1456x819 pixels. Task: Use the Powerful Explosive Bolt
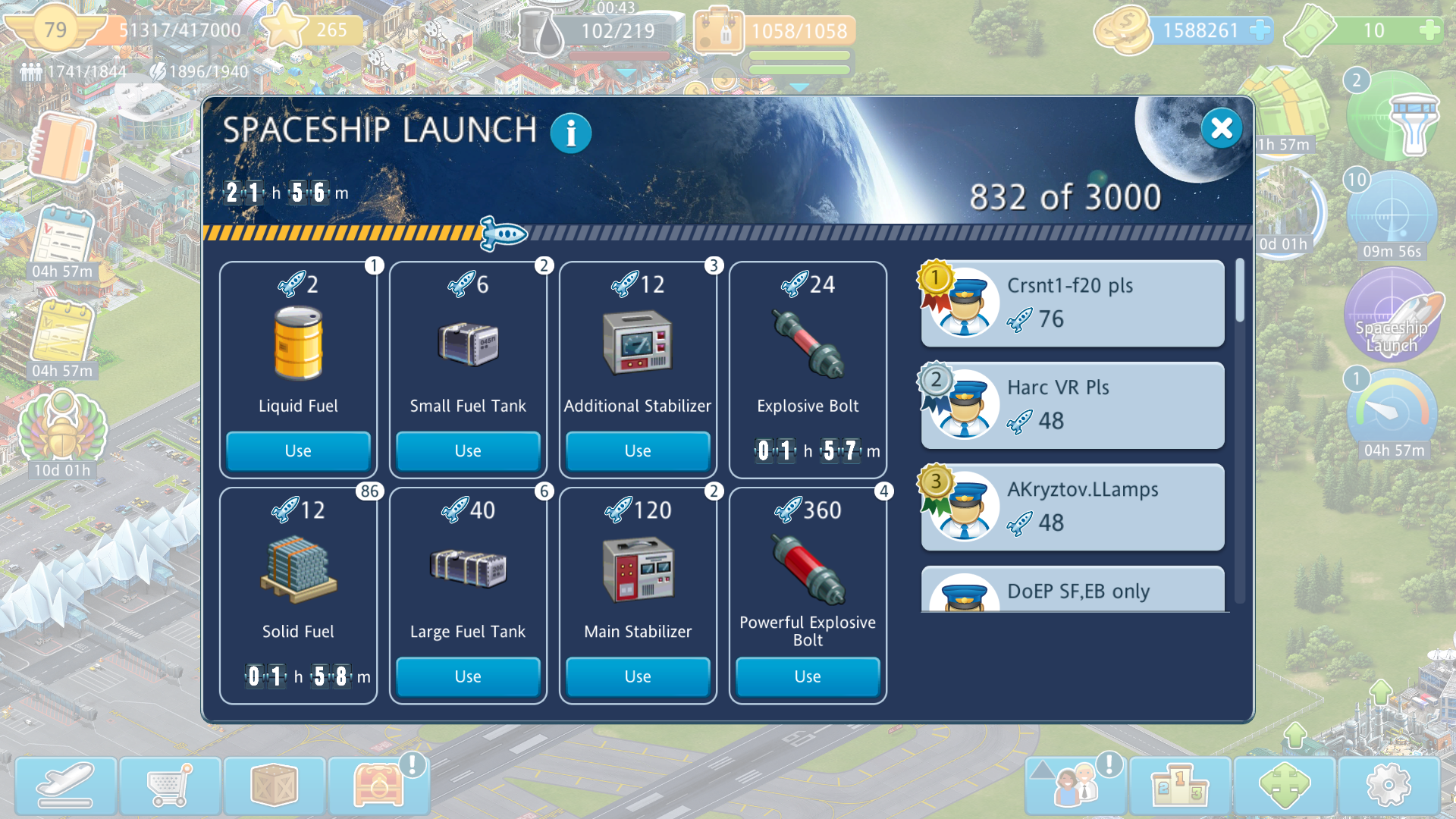[808, 676]
